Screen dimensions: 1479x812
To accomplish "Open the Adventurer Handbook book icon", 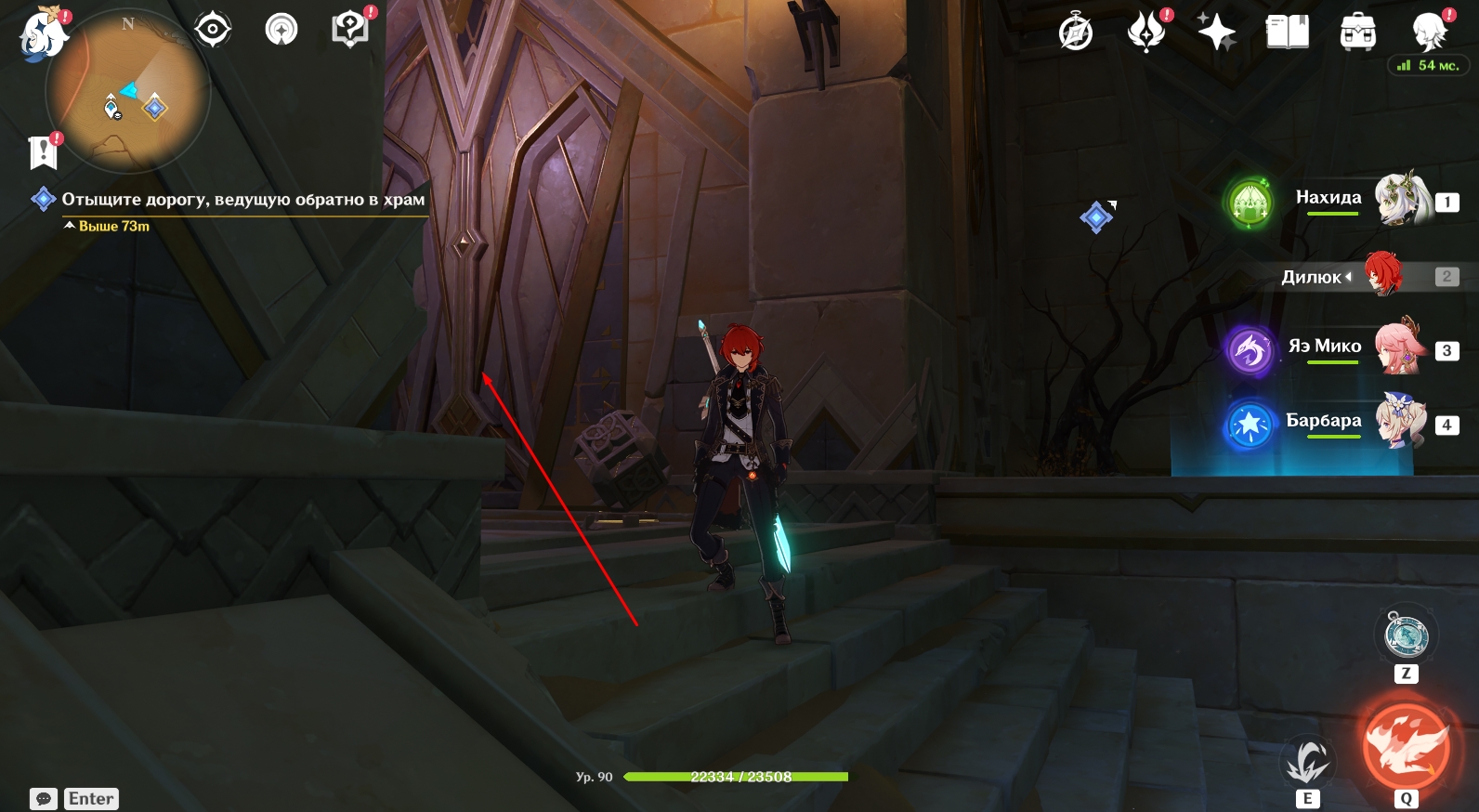I will click(x=1287, y=33).
